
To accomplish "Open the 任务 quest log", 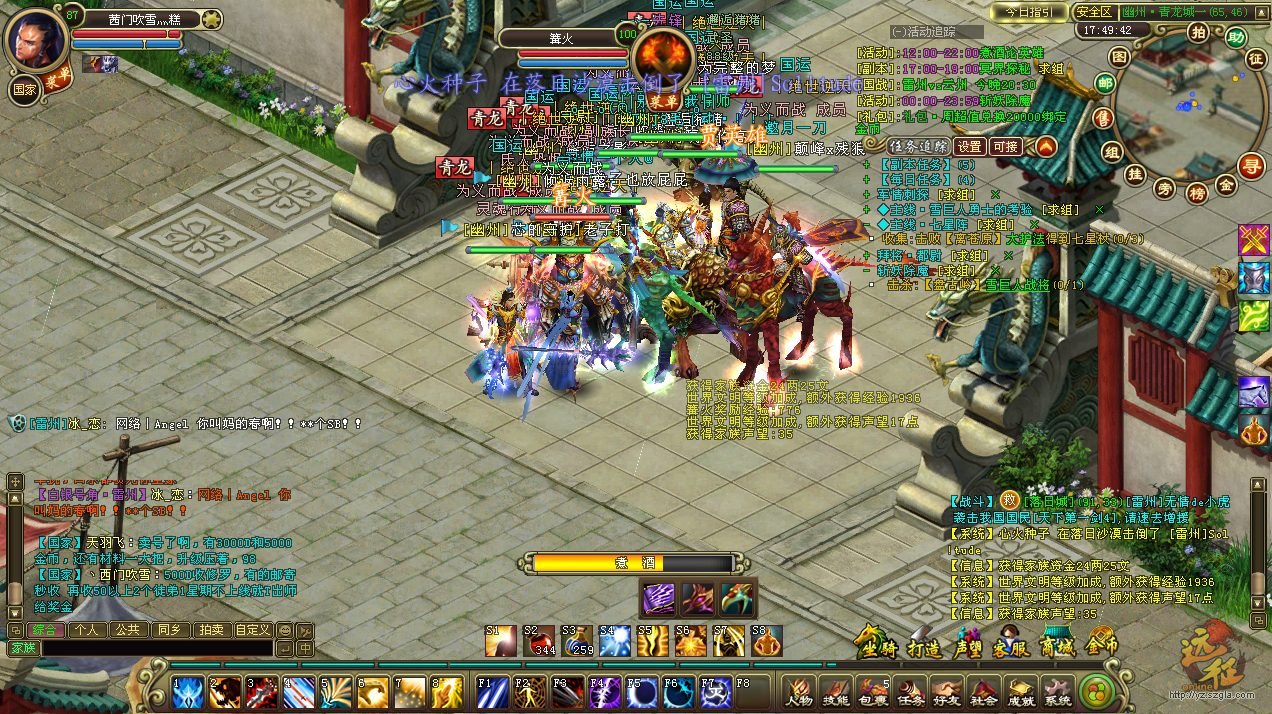I will pyautogui.click(x=909, y=690).
